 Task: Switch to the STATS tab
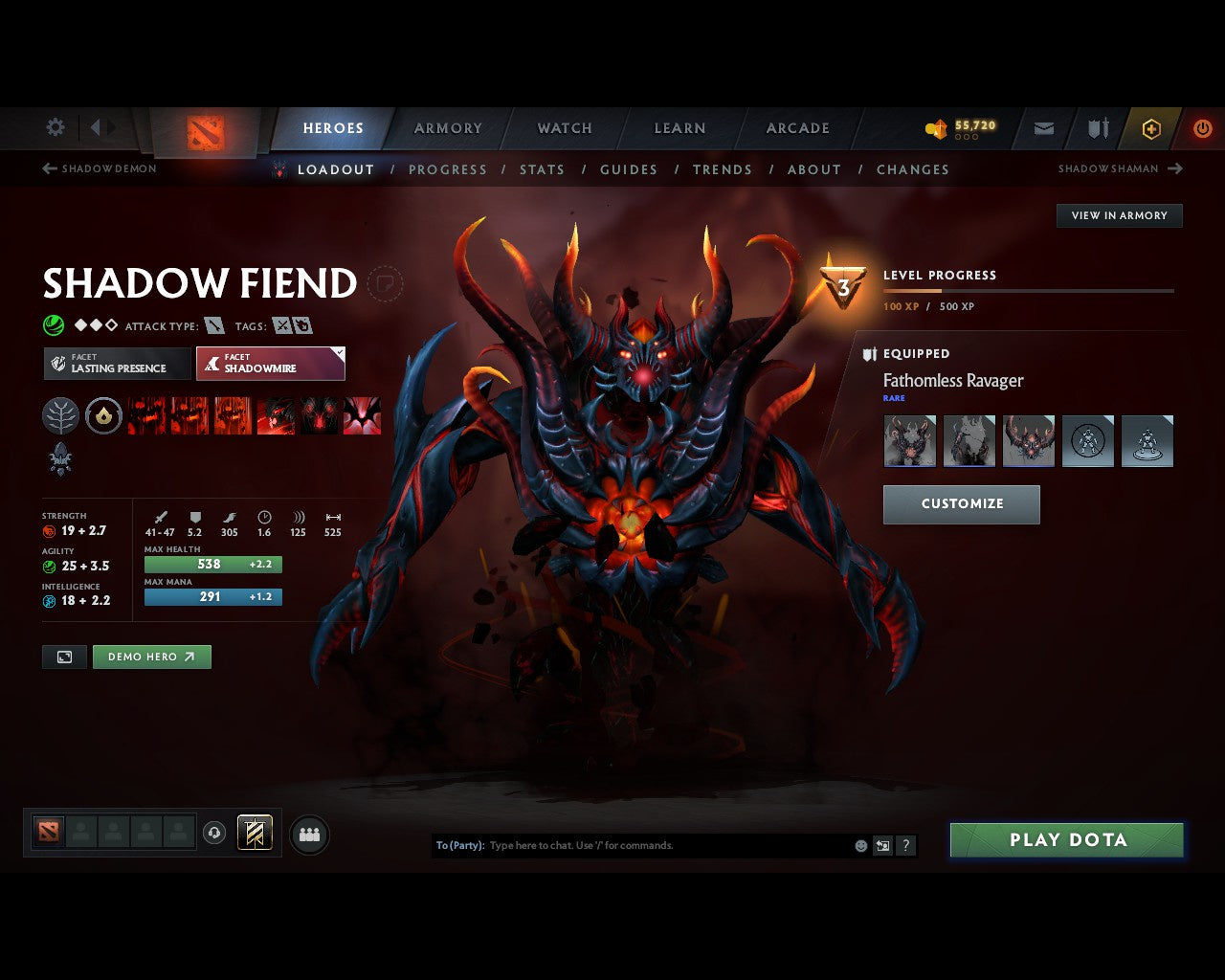tap(542, 169)
